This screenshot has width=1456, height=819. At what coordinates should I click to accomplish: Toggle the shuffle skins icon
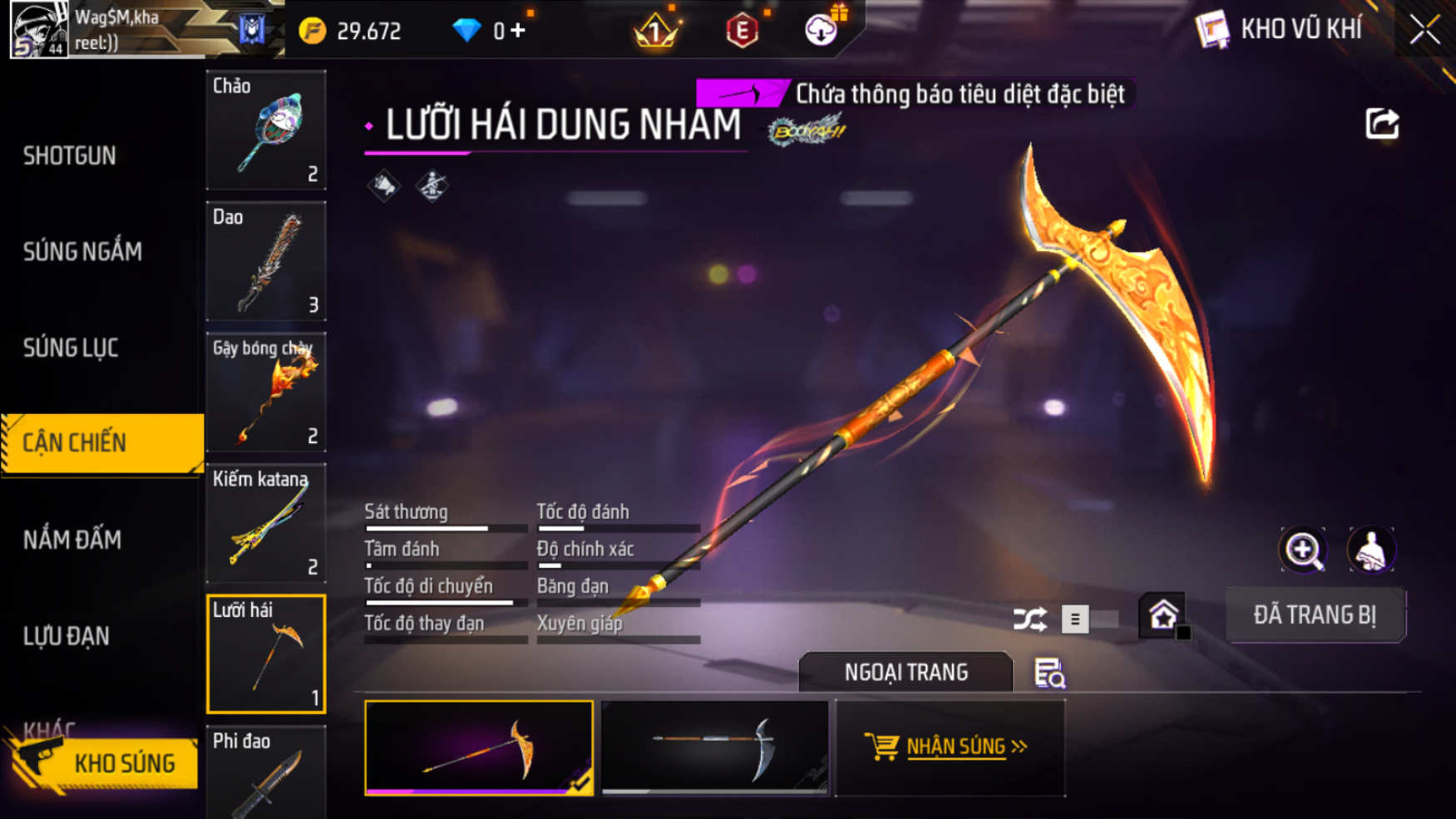1029,619
